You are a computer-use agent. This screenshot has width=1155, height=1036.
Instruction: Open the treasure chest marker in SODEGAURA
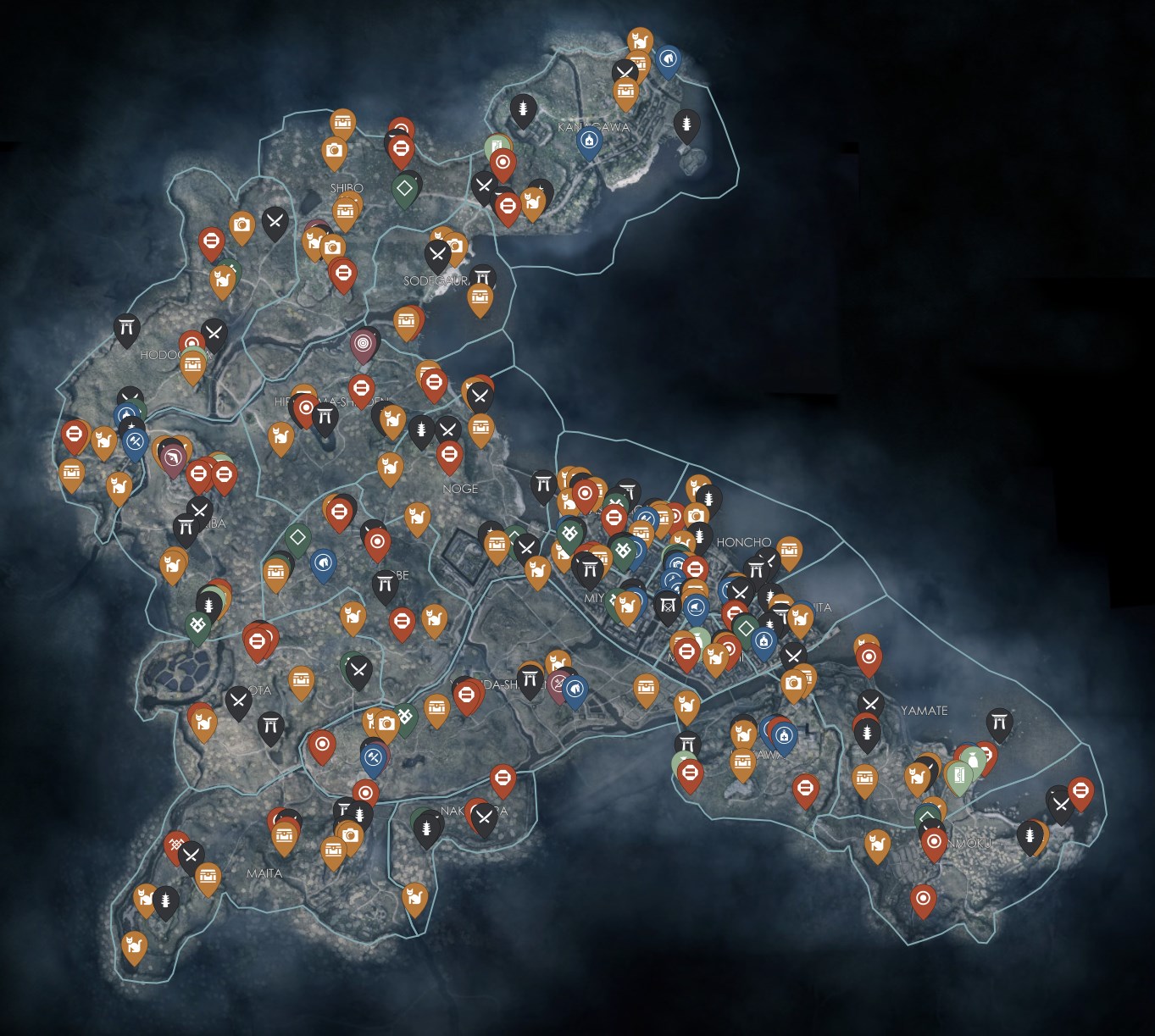click(x=481, y=296)
